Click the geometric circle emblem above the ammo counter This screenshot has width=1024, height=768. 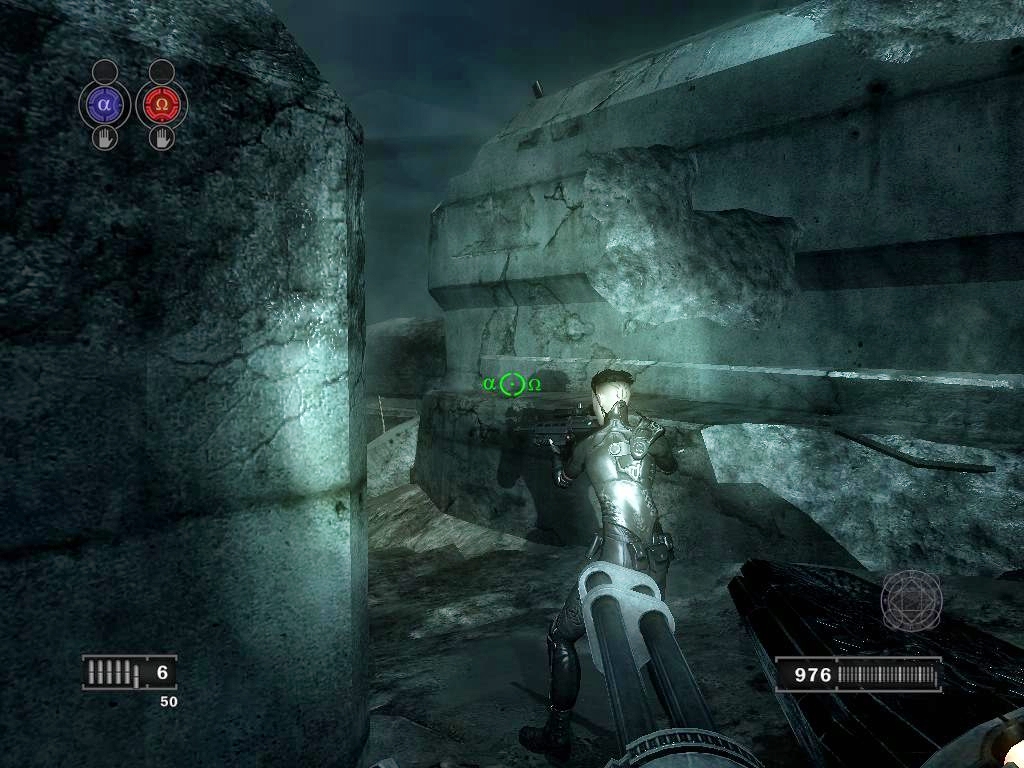[911, 601]
